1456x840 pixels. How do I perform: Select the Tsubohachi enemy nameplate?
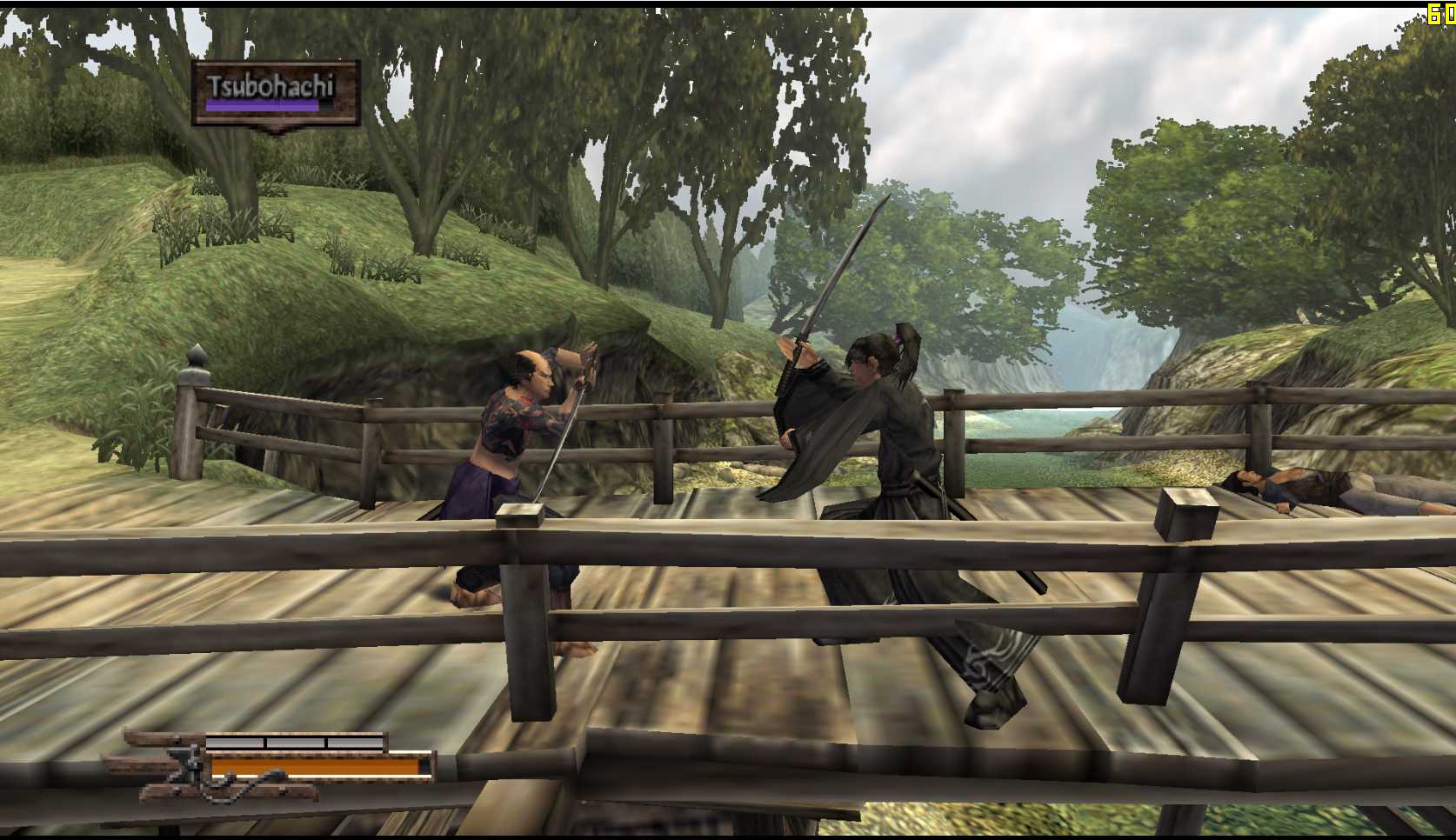coord(275,92)
